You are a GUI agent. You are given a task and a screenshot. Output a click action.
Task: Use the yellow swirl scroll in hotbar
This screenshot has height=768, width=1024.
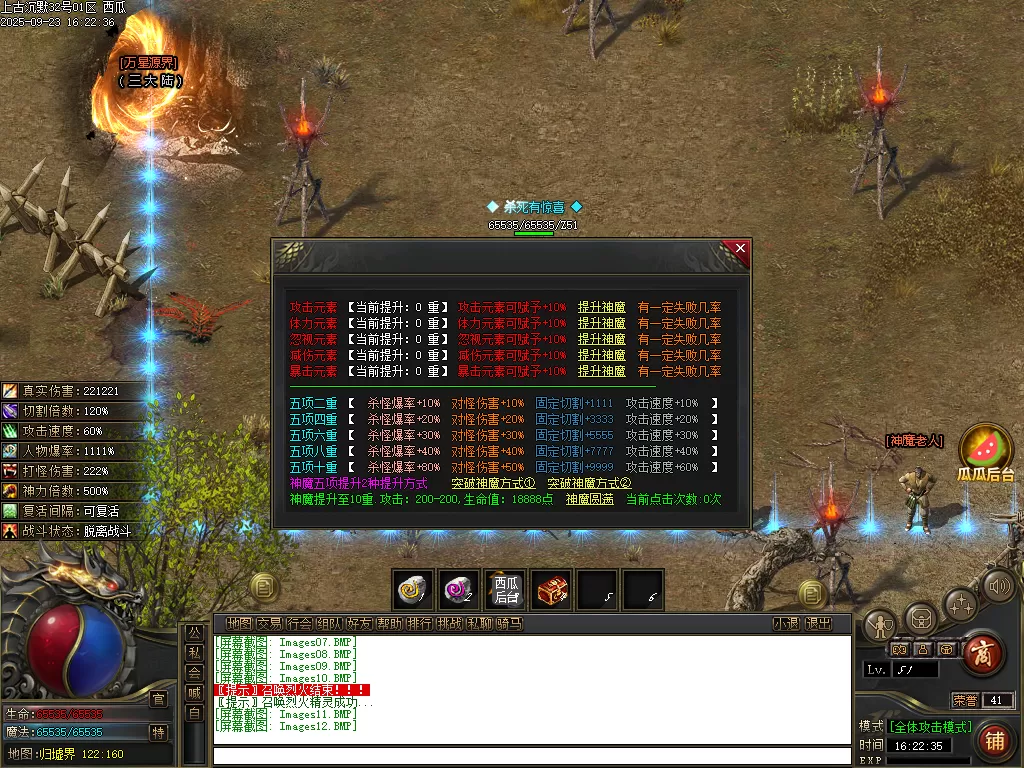pyautogui.click(x=412, y=591)
